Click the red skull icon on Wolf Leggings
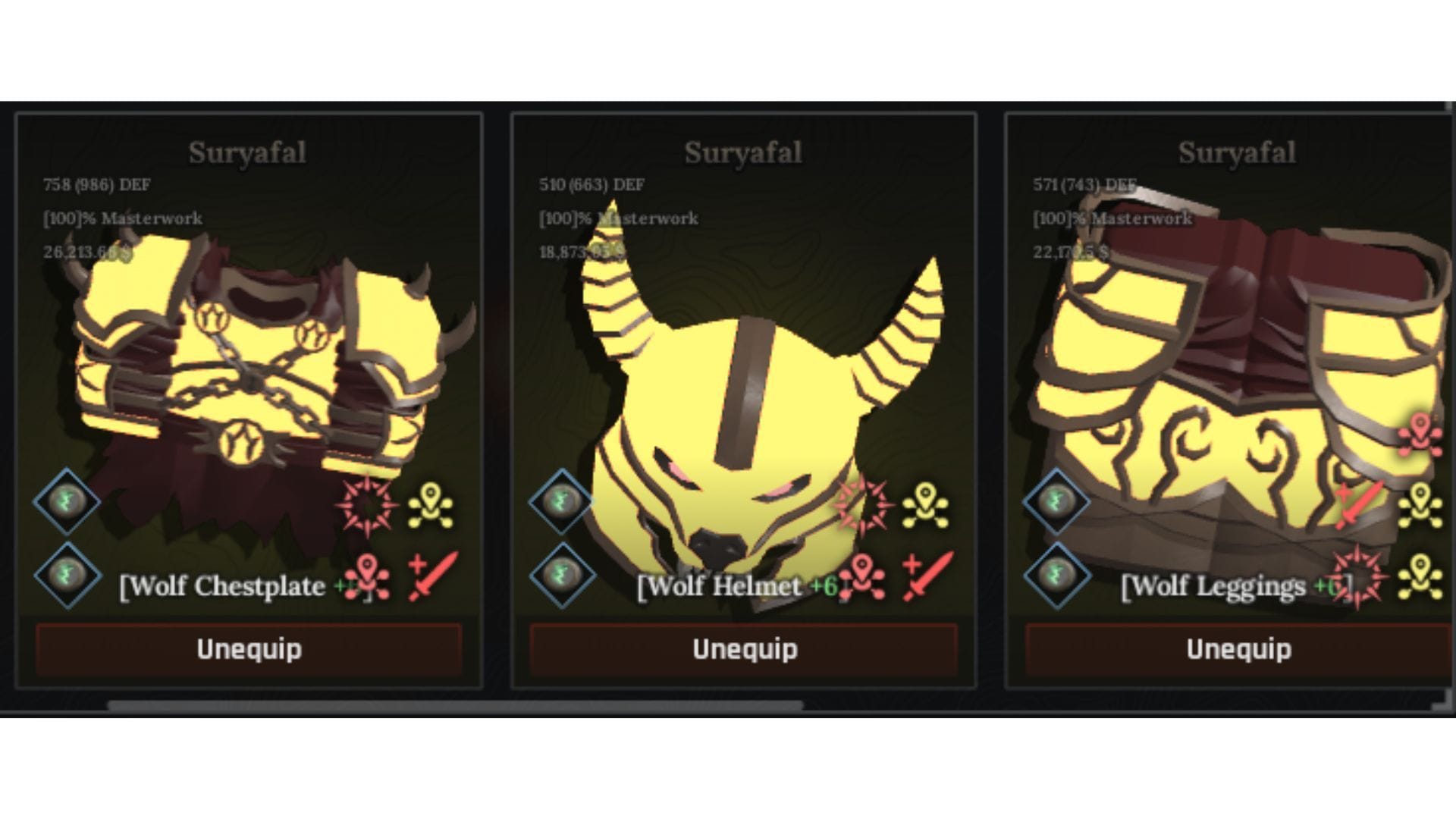1456x819 pixels. pyautogui.click(x=1420, y=436)
